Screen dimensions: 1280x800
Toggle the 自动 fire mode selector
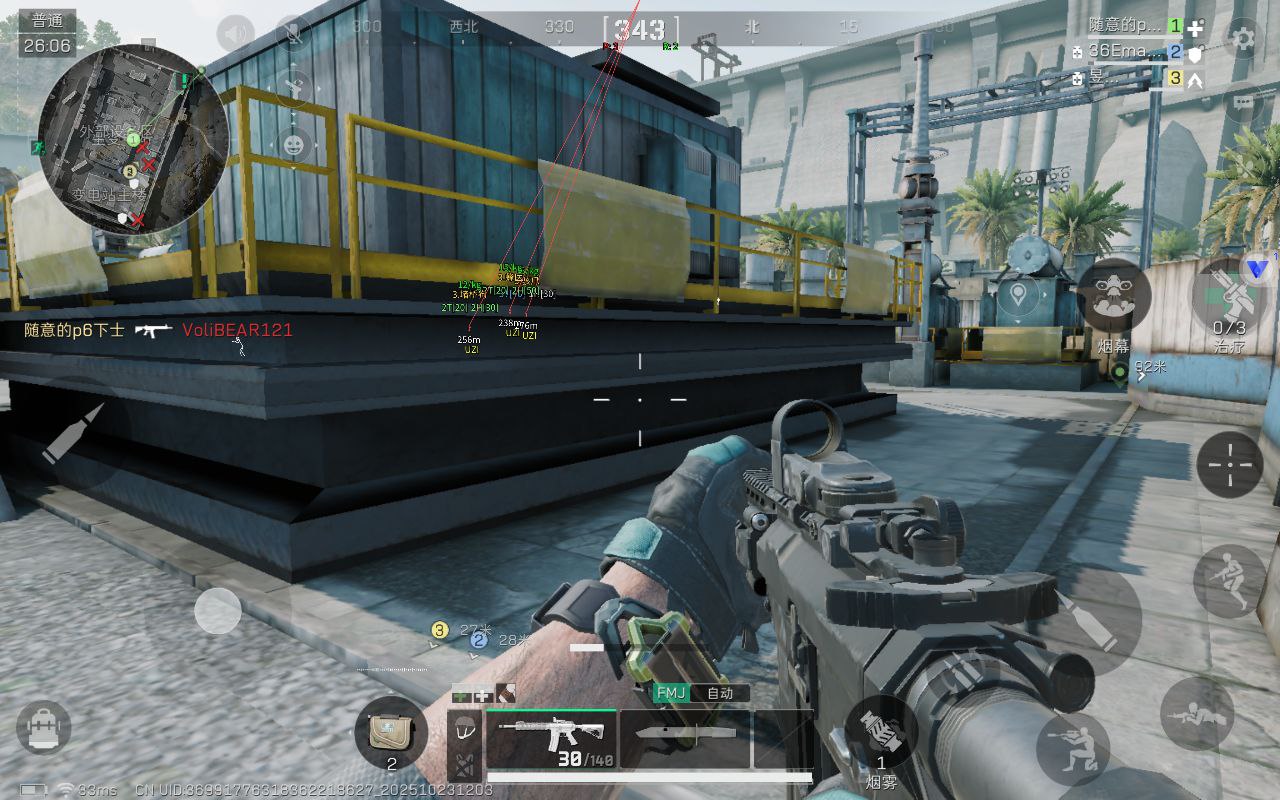pos(719,693)
